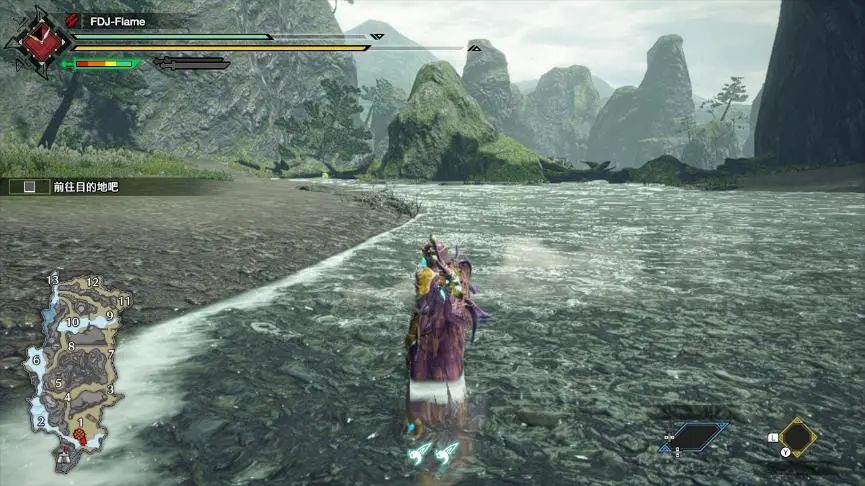The width and height of the screenshot is (865, 486).
Task: Select area 6 on the minimap
Action: [x=36, y=361]
